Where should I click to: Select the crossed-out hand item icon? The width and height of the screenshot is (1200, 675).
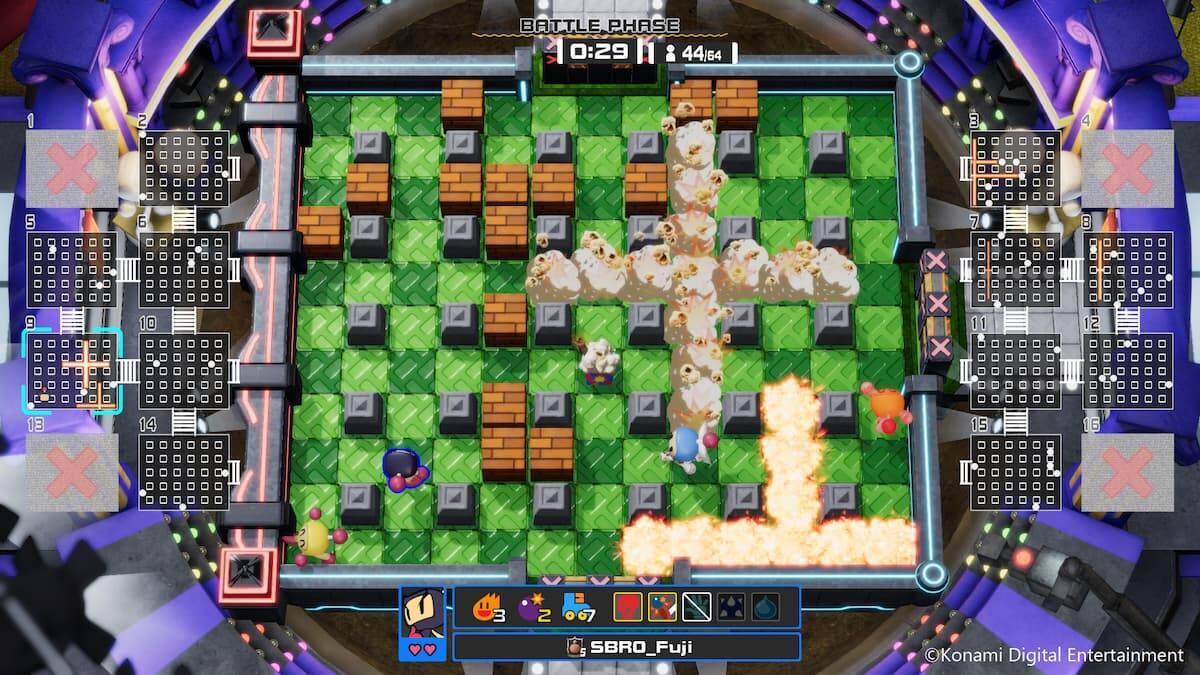tap(696, 606)
